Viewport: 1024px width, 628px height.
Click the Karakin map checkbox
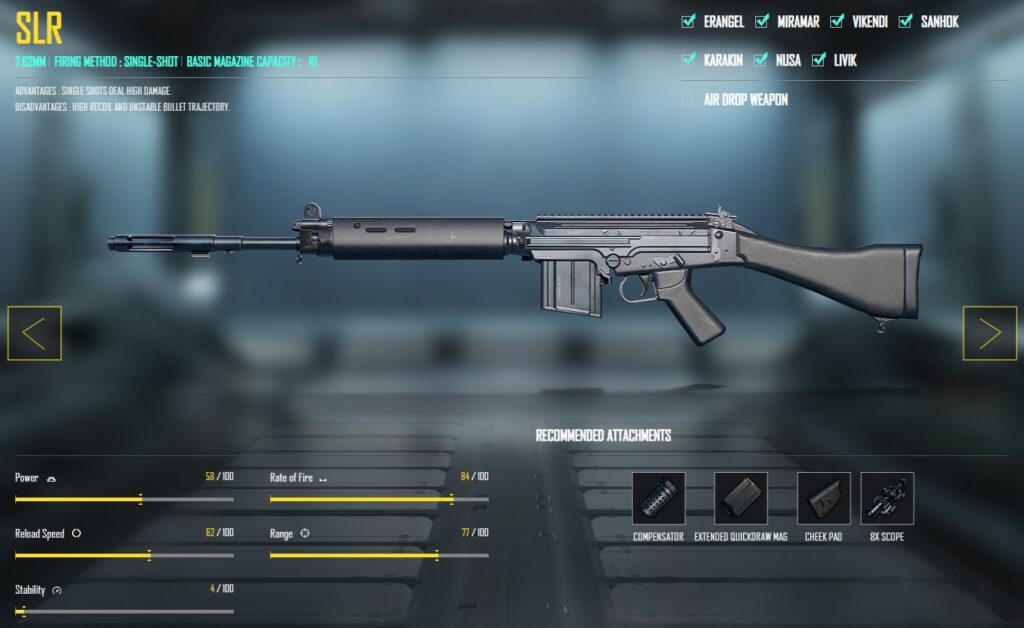pos(688,60)
